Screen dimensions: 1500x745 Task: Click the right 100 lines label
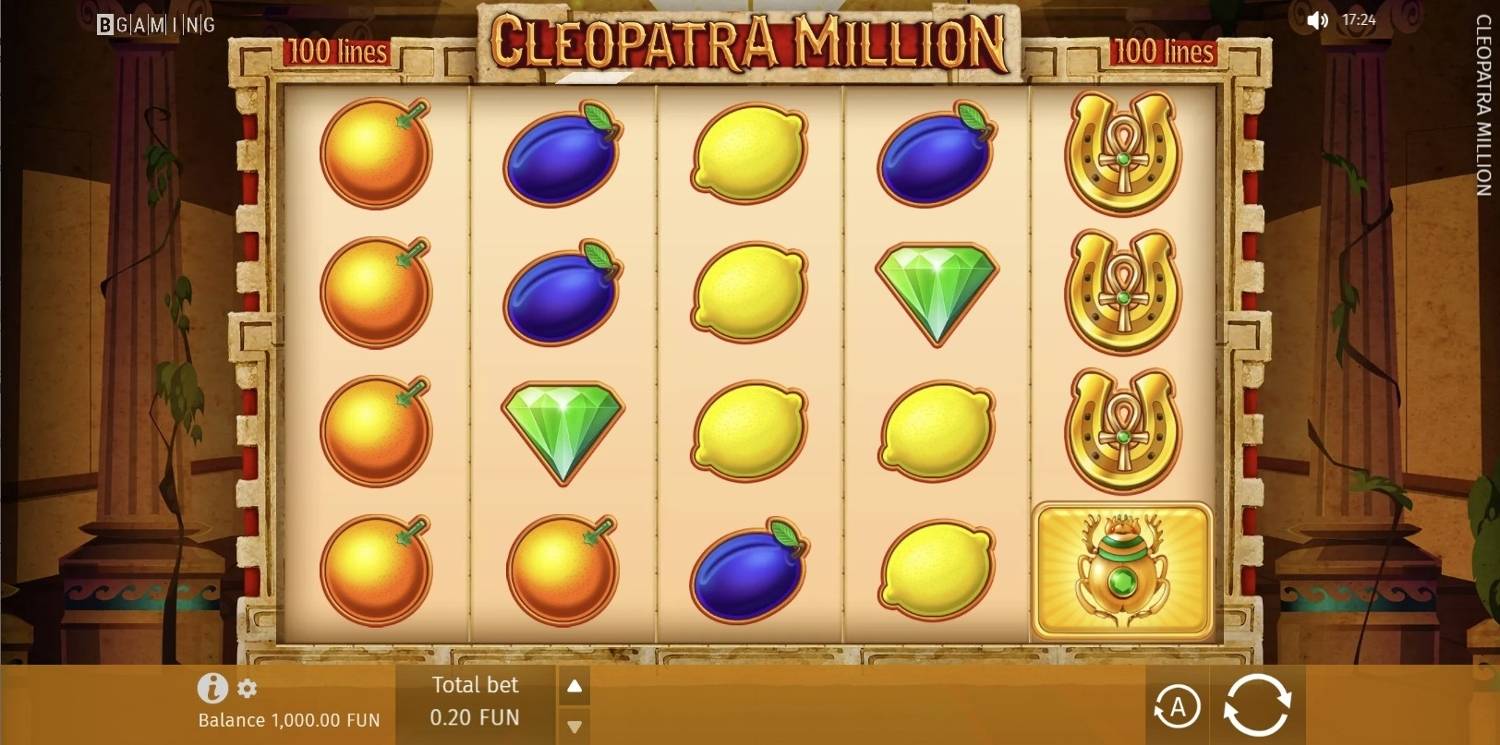pos(1162,50)
